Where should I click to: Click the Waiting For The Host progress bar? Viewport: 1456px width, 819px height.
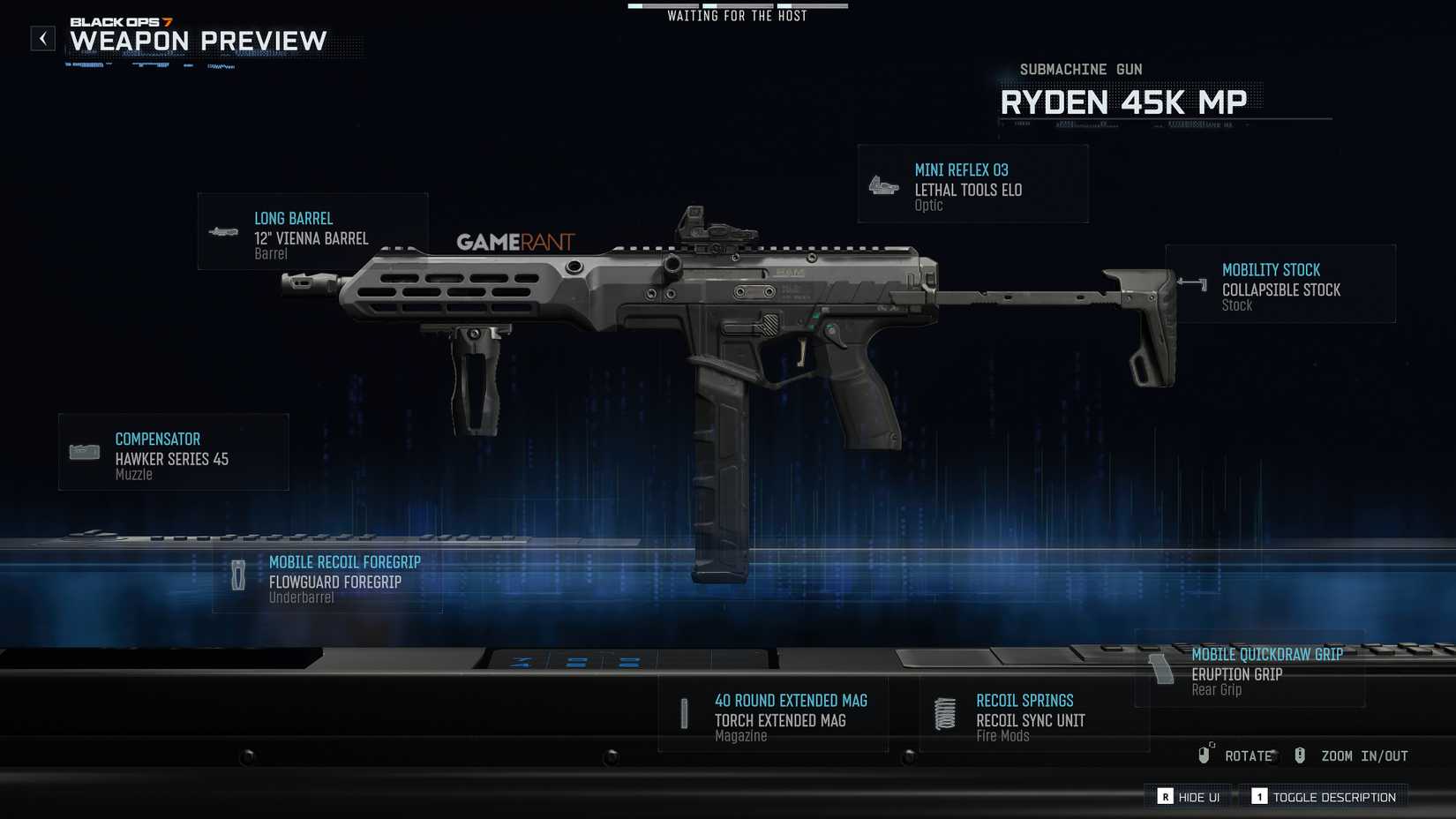click(x=737, y=4)
